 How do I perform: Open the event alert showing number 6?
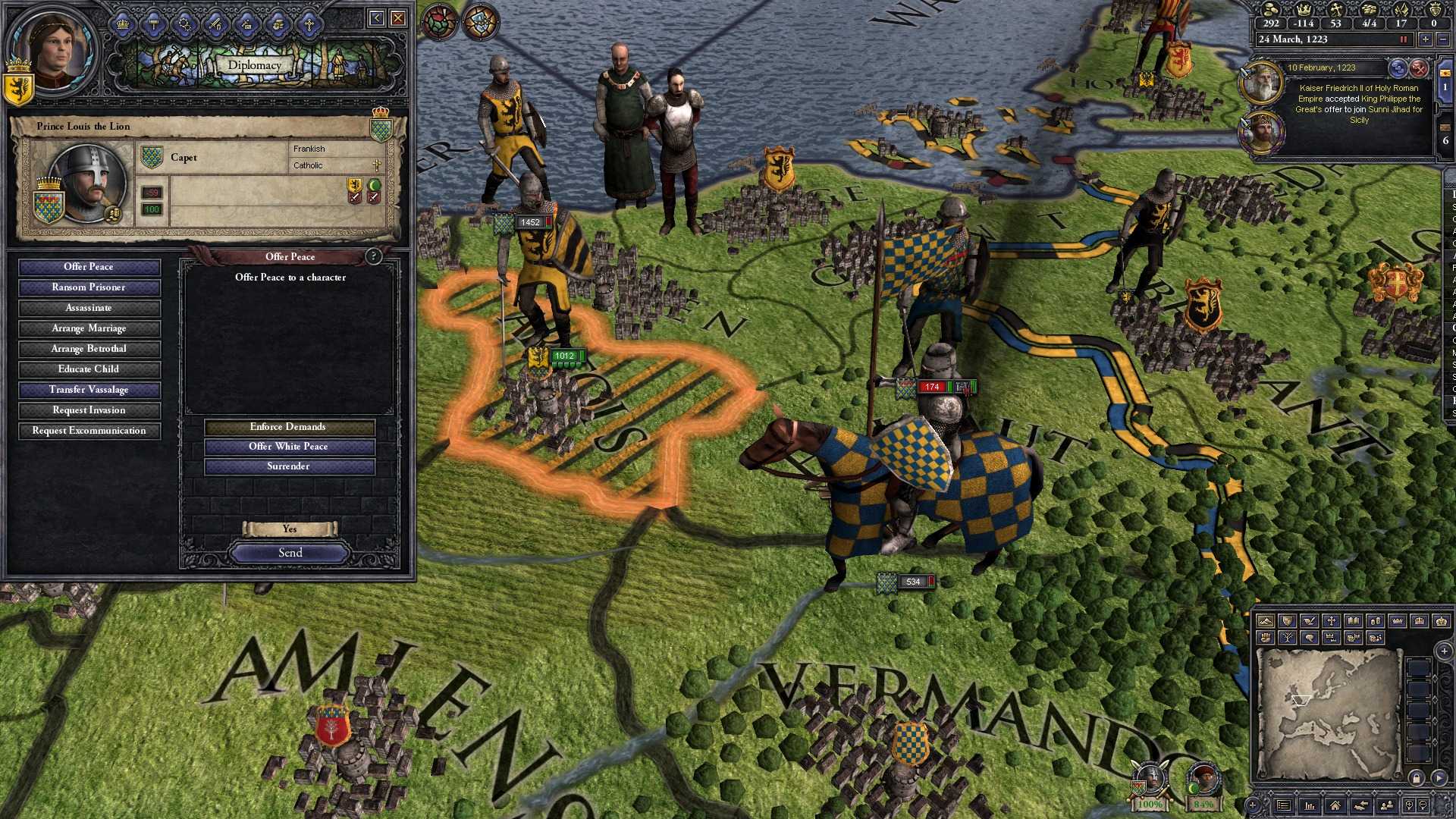pos(1445,141)
